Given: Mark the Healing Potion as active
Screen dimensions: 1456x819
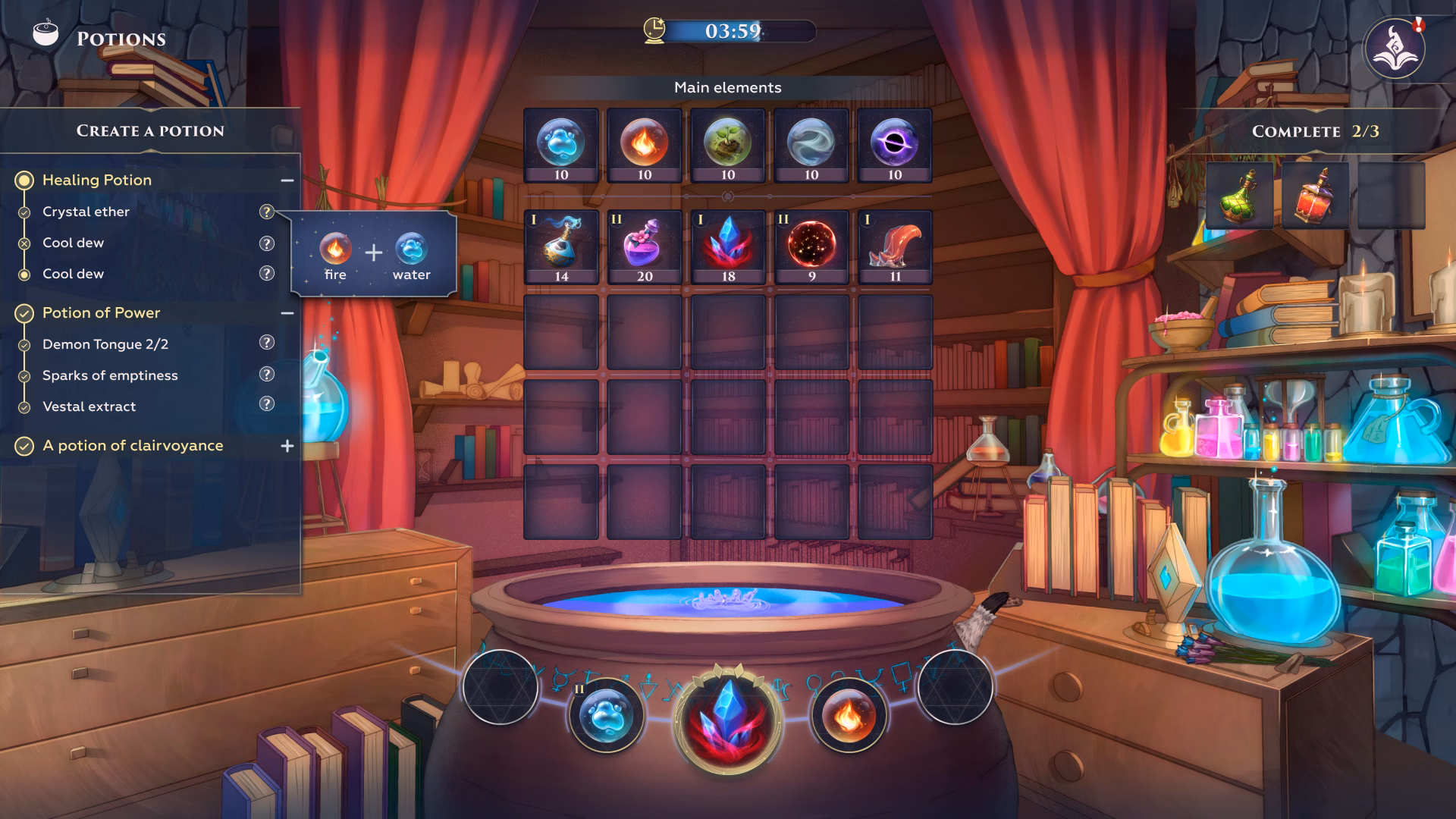Looking at the screenshot, I should point(25,180).
